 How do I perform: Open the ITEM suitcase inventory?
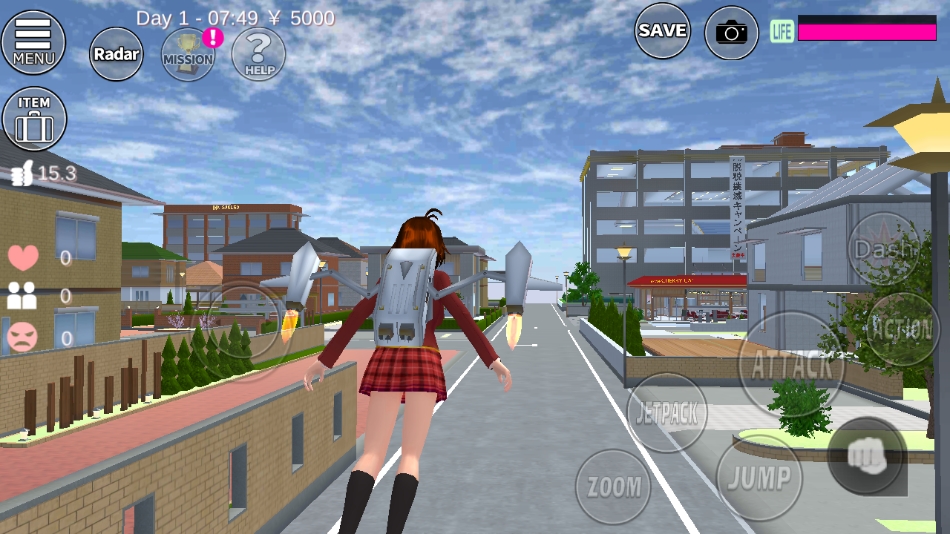pos(34,118)
